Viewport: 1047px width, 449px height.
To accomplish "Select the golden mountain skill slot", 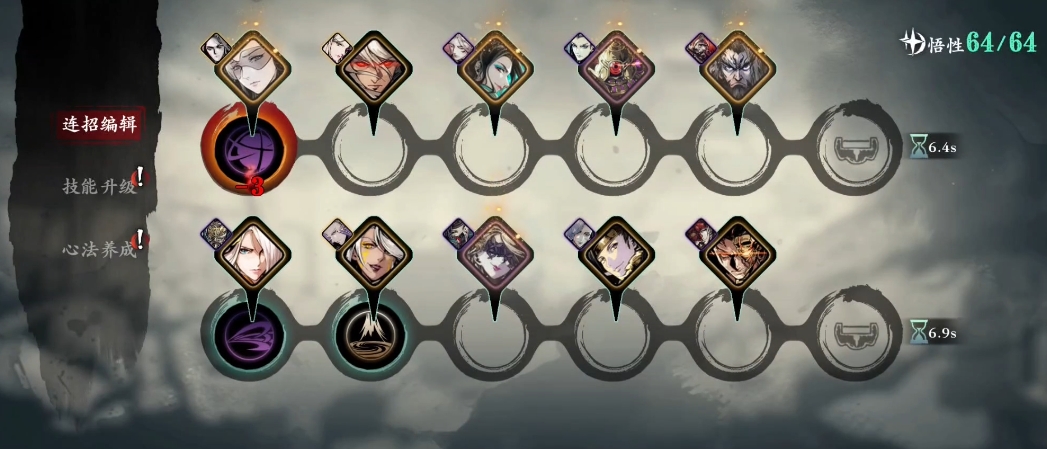I will click(372, 333).
